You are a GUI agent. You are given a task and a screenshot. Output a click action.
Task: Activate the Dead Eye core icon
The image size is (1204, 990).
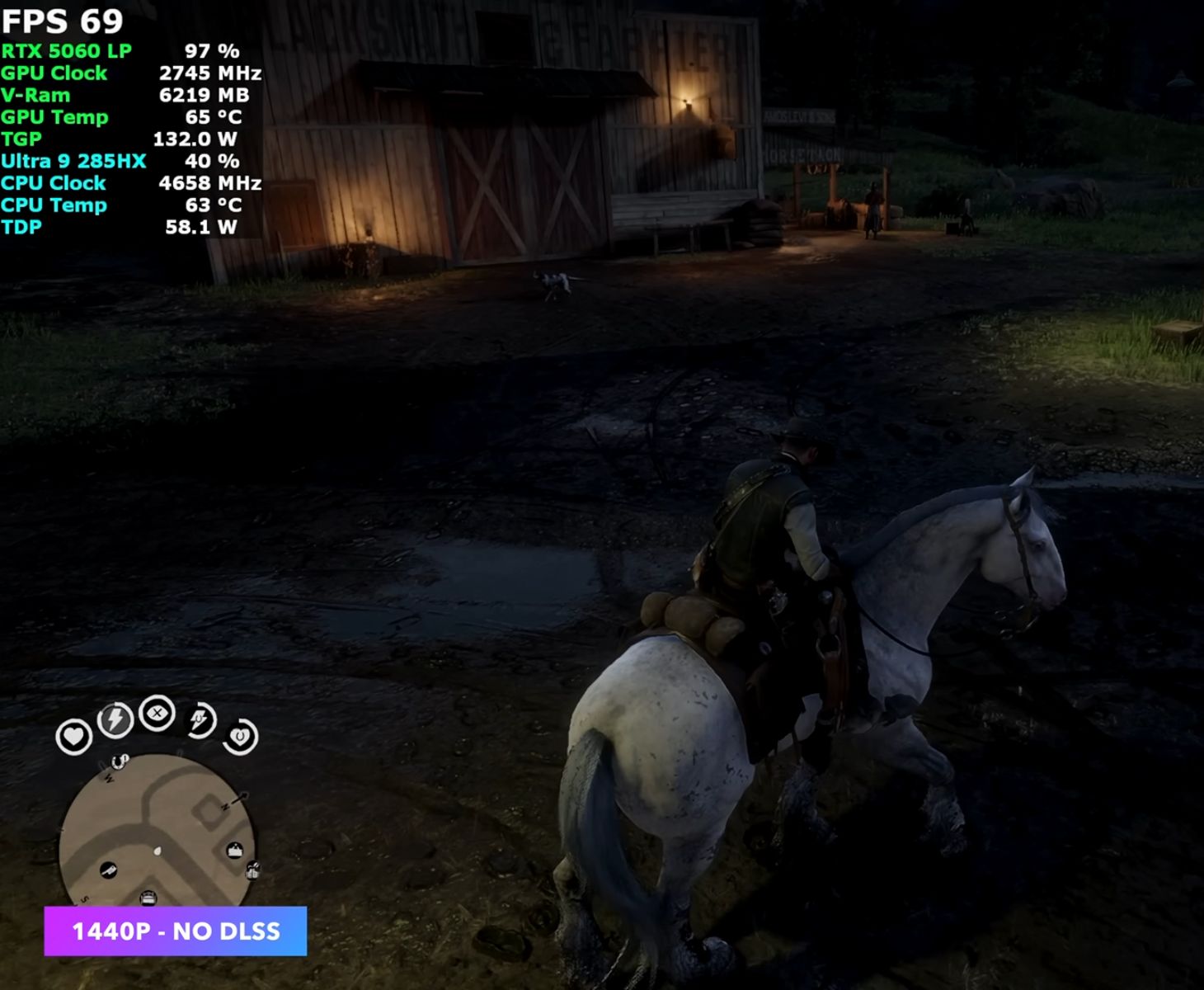157,713
